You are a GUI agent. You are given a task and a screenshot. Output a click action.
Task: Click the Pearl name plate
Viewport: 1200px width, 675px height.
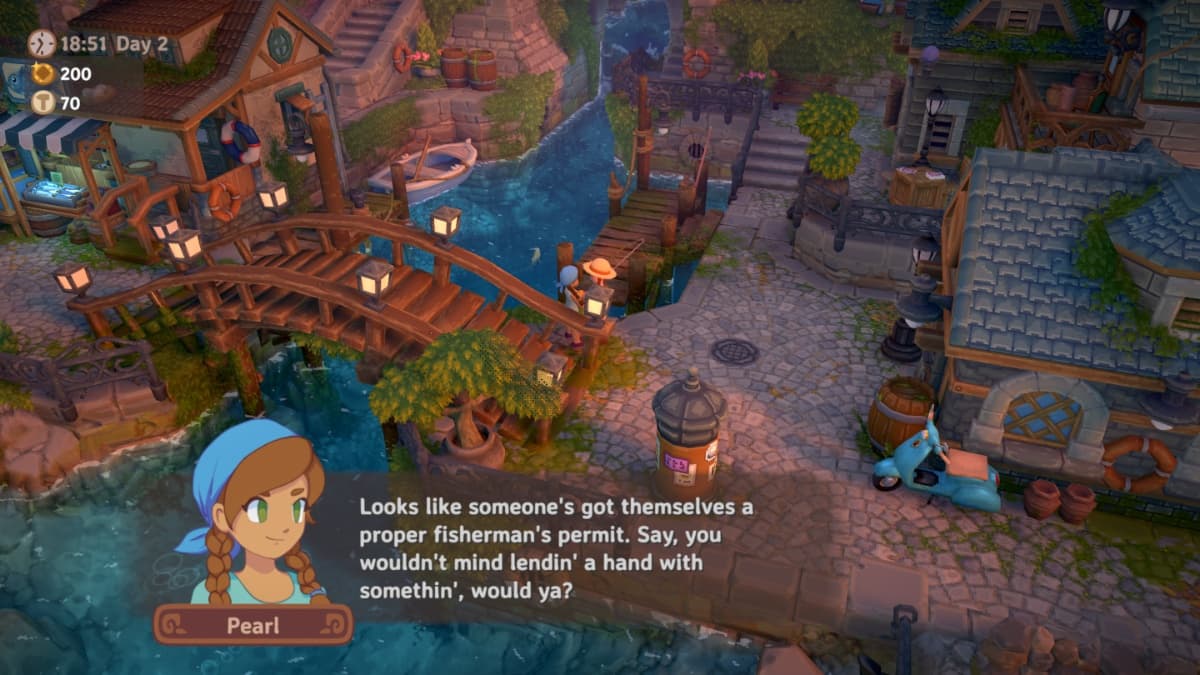pyautogui.click(x=253, y=624)
